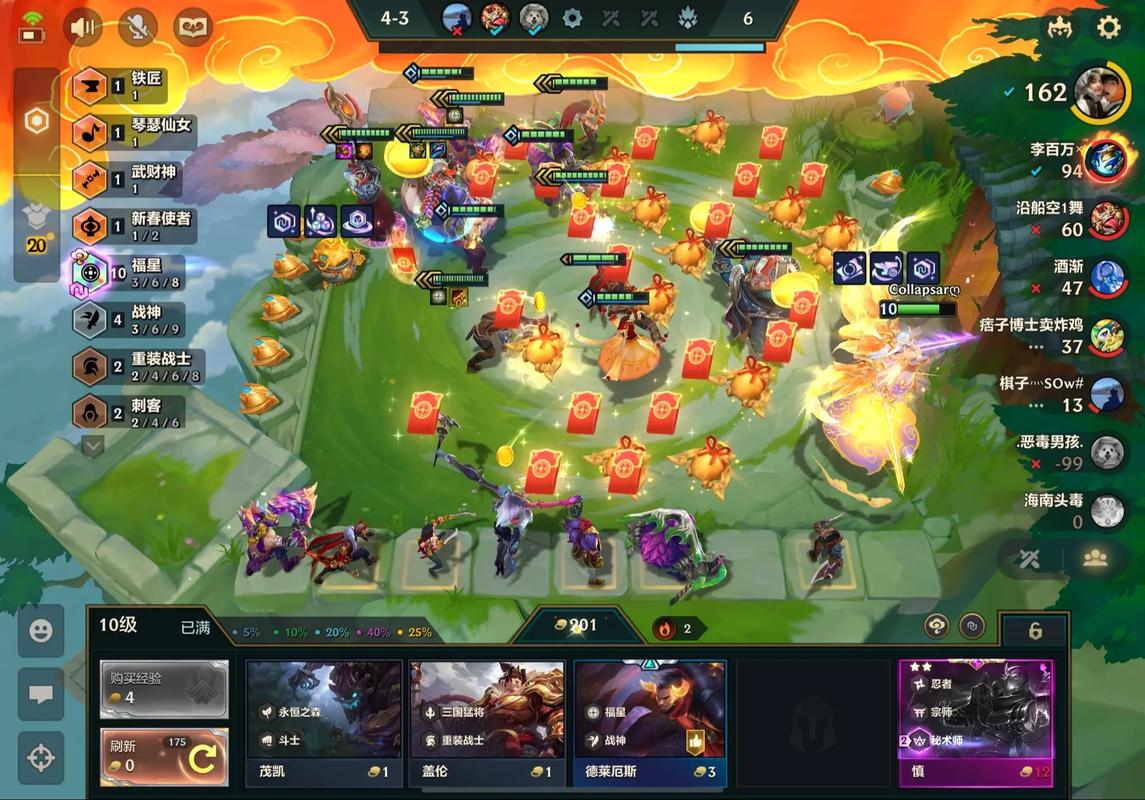
Task: View the 重装战士 trait entry
Action: (135, 366)
